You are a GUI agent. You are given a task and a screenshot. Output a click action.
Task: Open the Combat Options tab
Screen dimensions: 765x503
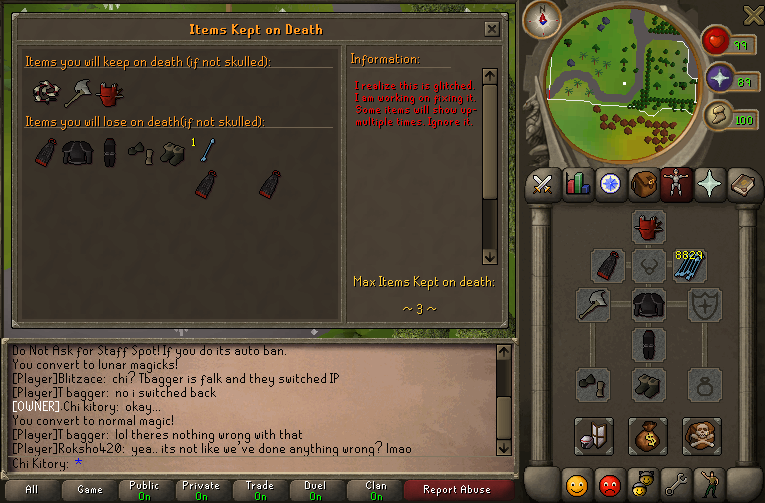pos(542,184)
